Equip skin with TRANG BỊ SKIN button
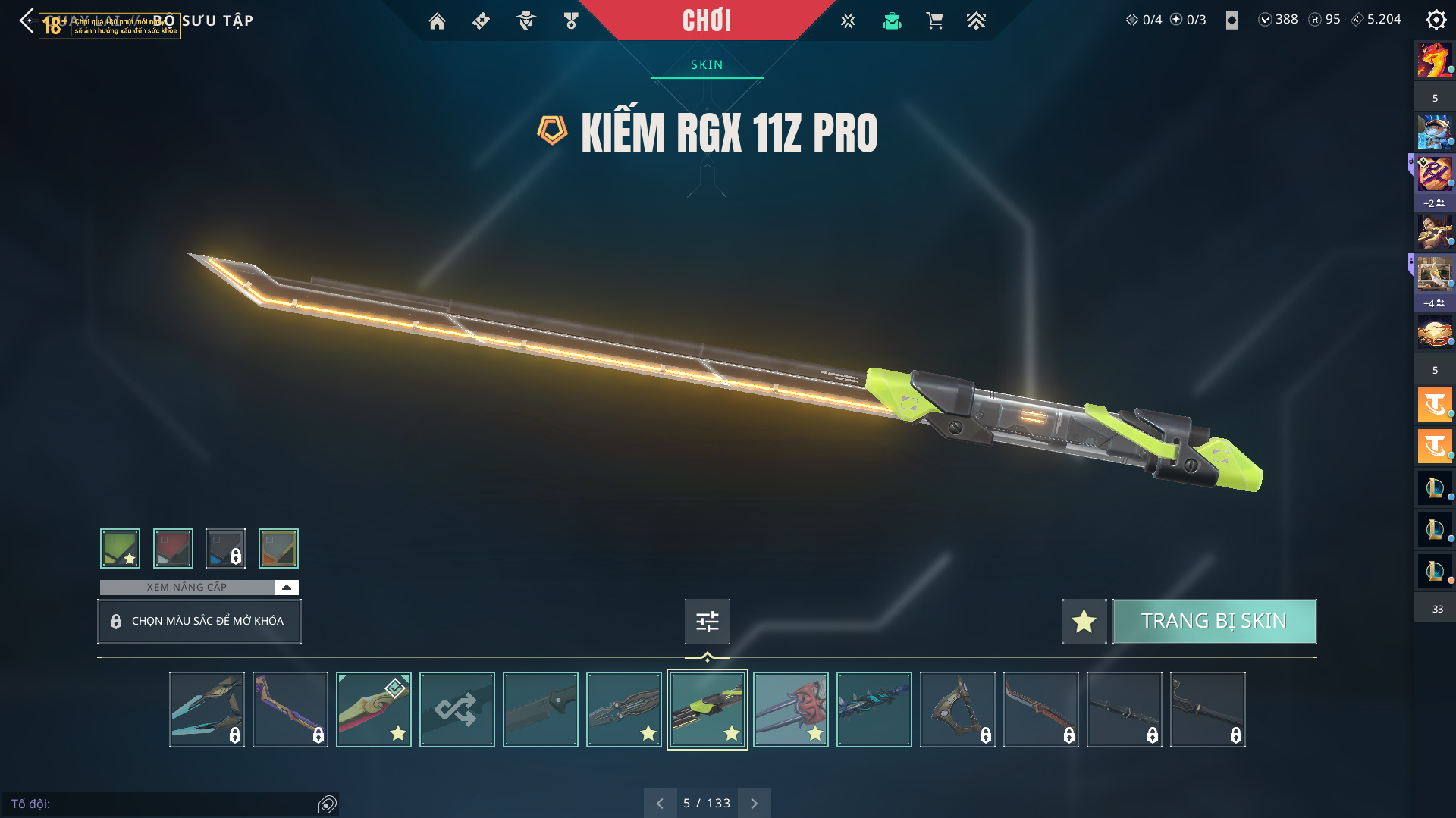Image resolution: width=1456 pixels, height=818 pixels. pos(1214,621)
